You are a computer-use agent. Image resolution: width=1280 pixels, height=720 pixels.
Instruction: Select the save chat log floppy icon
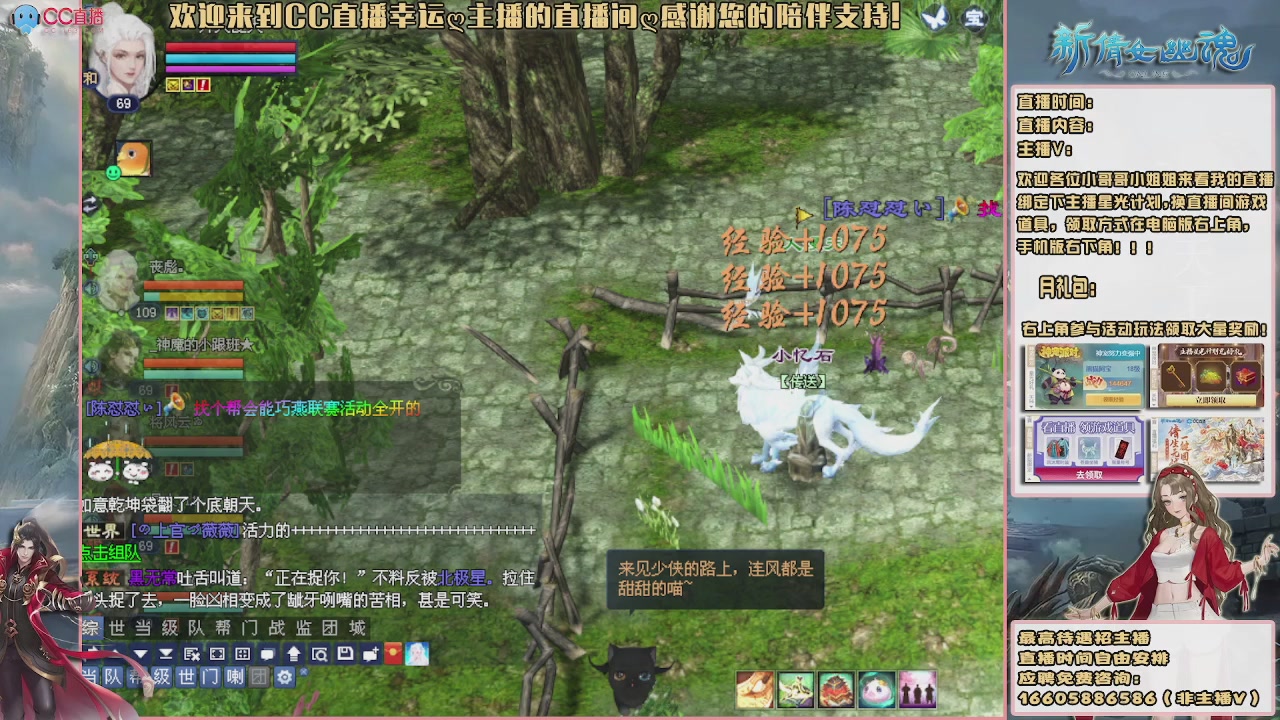click(x=344, y=654)
